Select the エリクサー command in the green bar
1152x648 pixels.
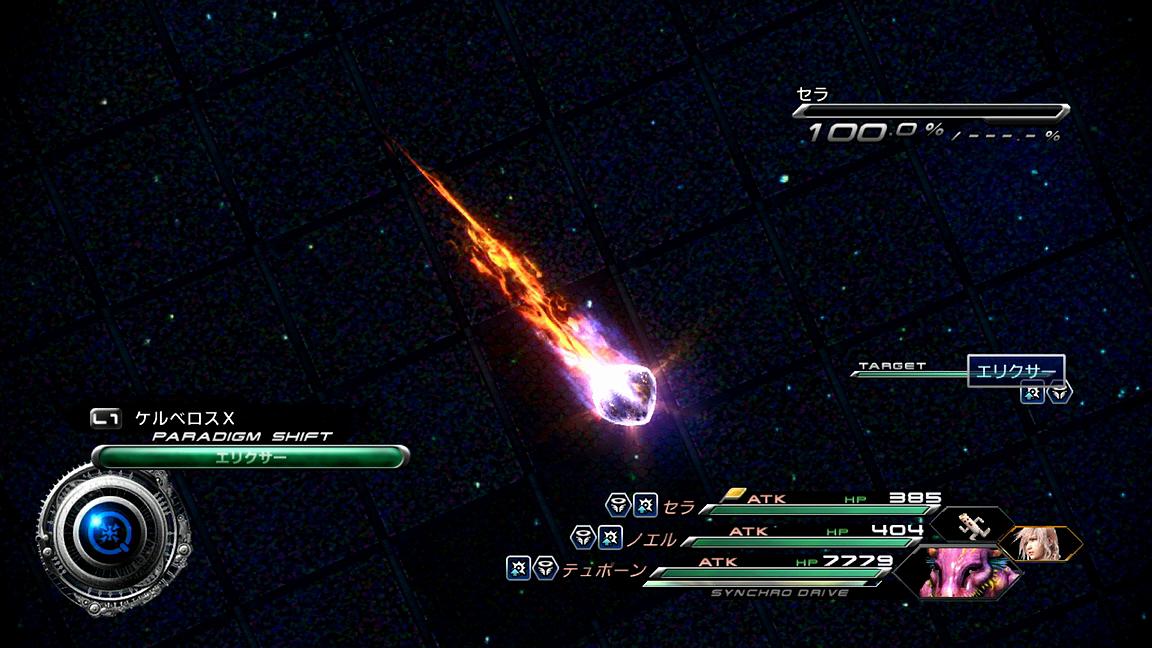250,457
